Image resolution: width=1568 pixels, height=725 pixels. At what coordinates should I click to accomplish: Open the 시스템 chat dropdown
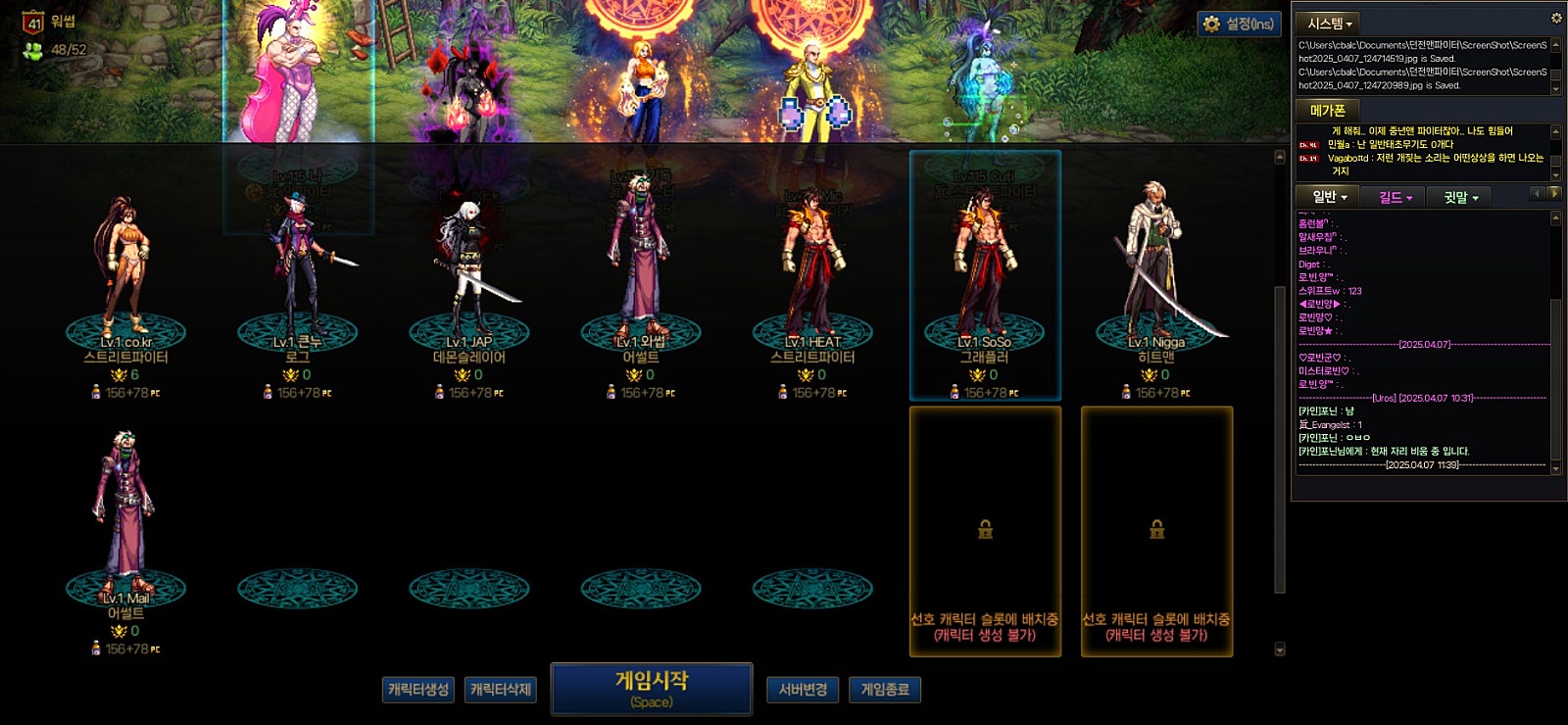coord(1330,24)
